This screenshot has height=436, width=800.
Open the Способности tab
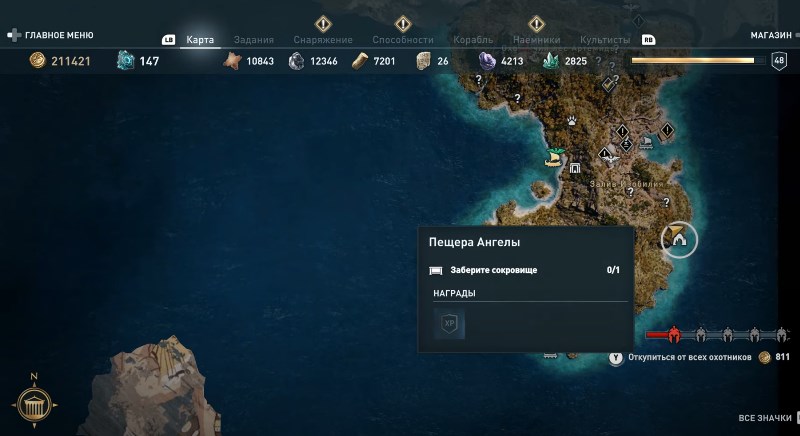[x=402, y=40]
